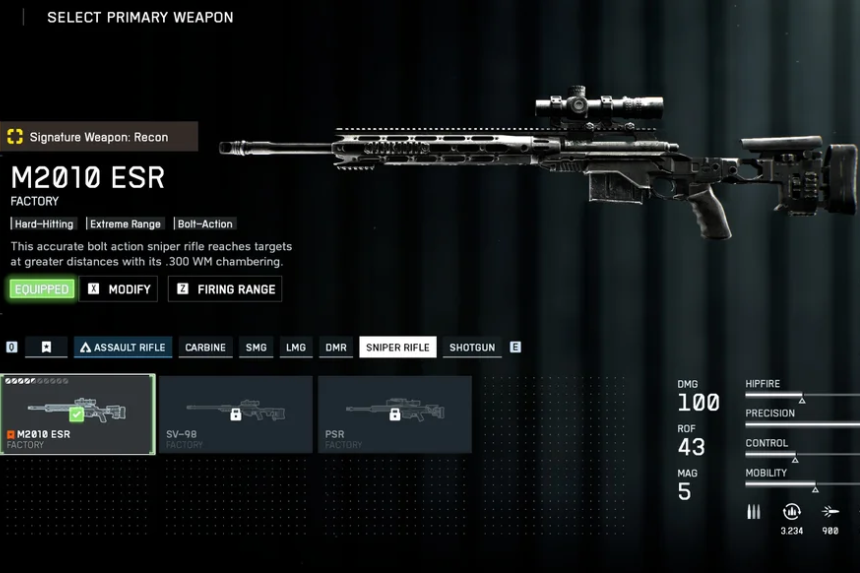Open the Modify weapon option
This screenshot has height=573, width=860.
119,289
